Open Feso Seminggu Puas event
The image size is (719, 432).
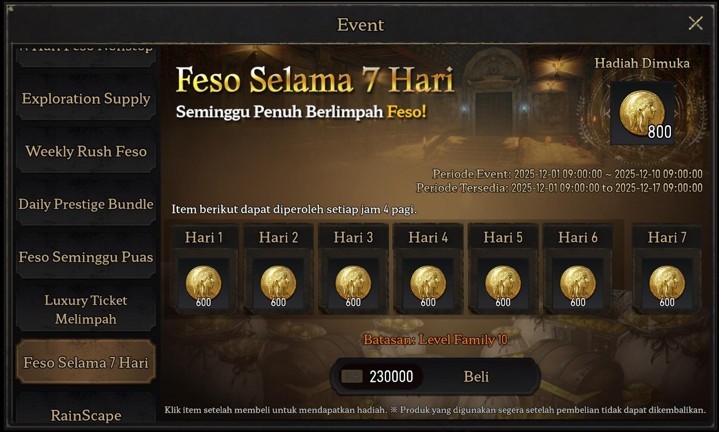pyautogui.click(x=86, y=257)
